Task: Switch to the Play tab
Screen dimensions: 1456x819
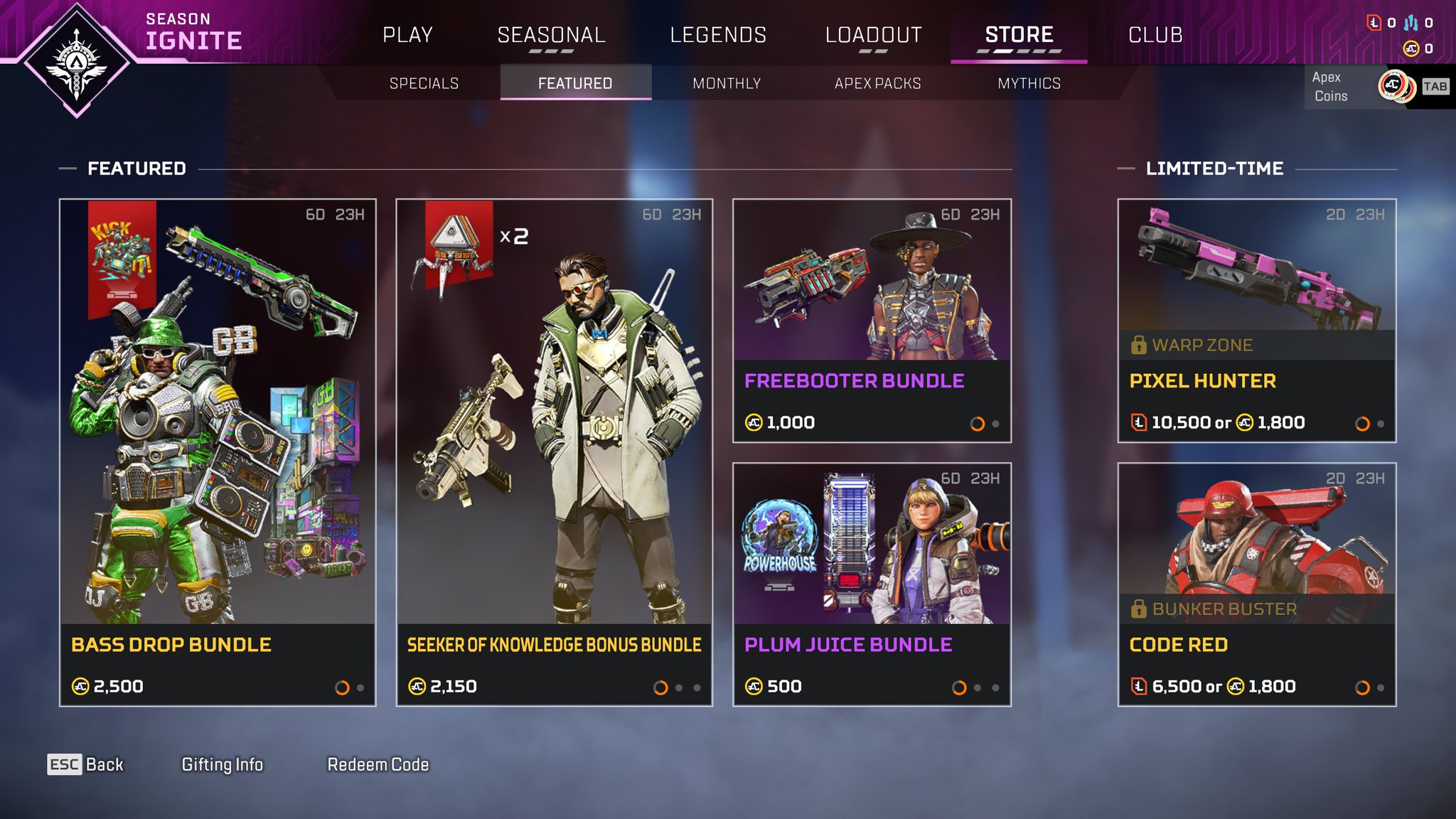Action: click(407, 35)
